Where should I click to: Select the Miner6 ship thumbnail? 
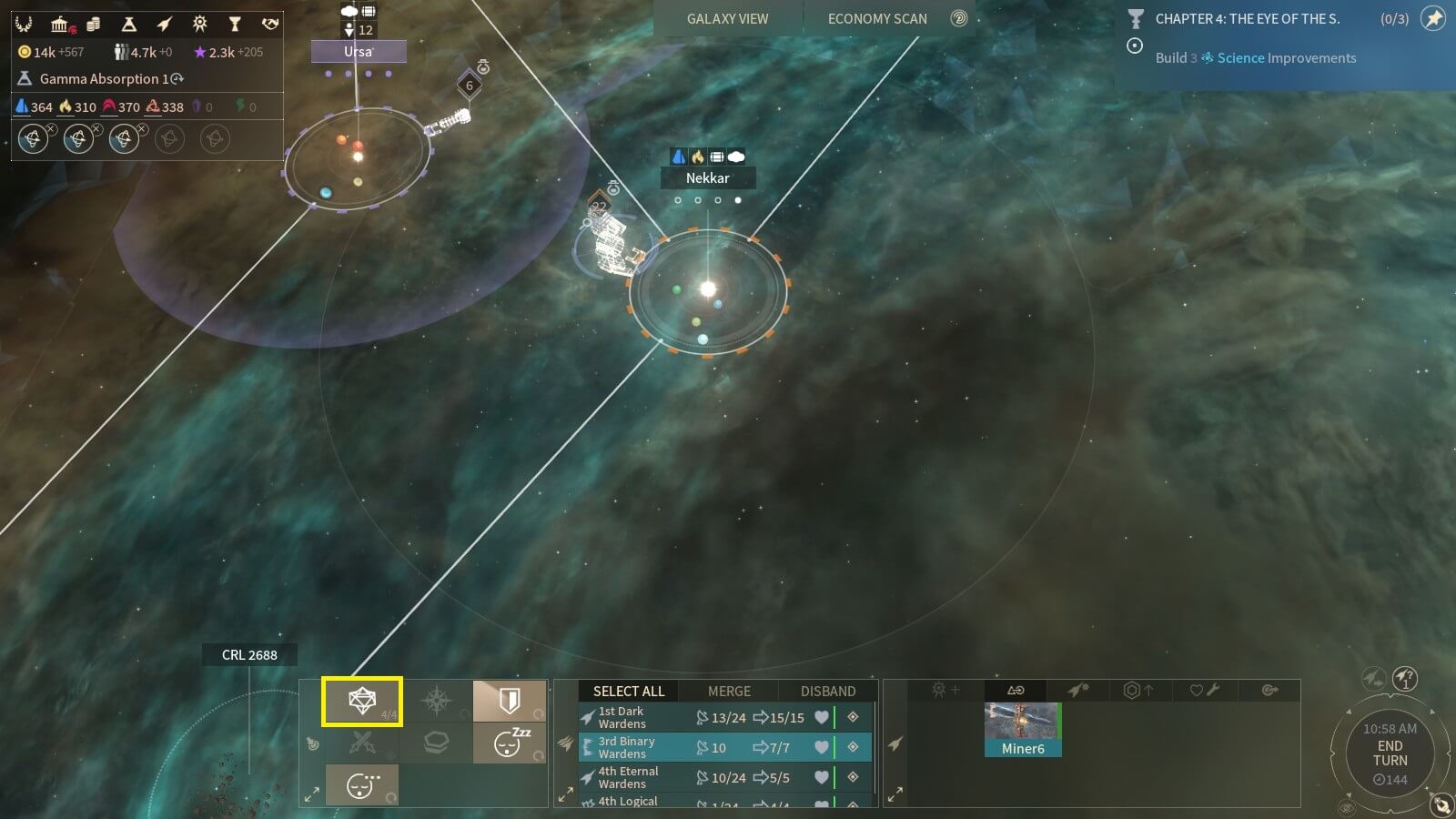tap(1023, 729)
